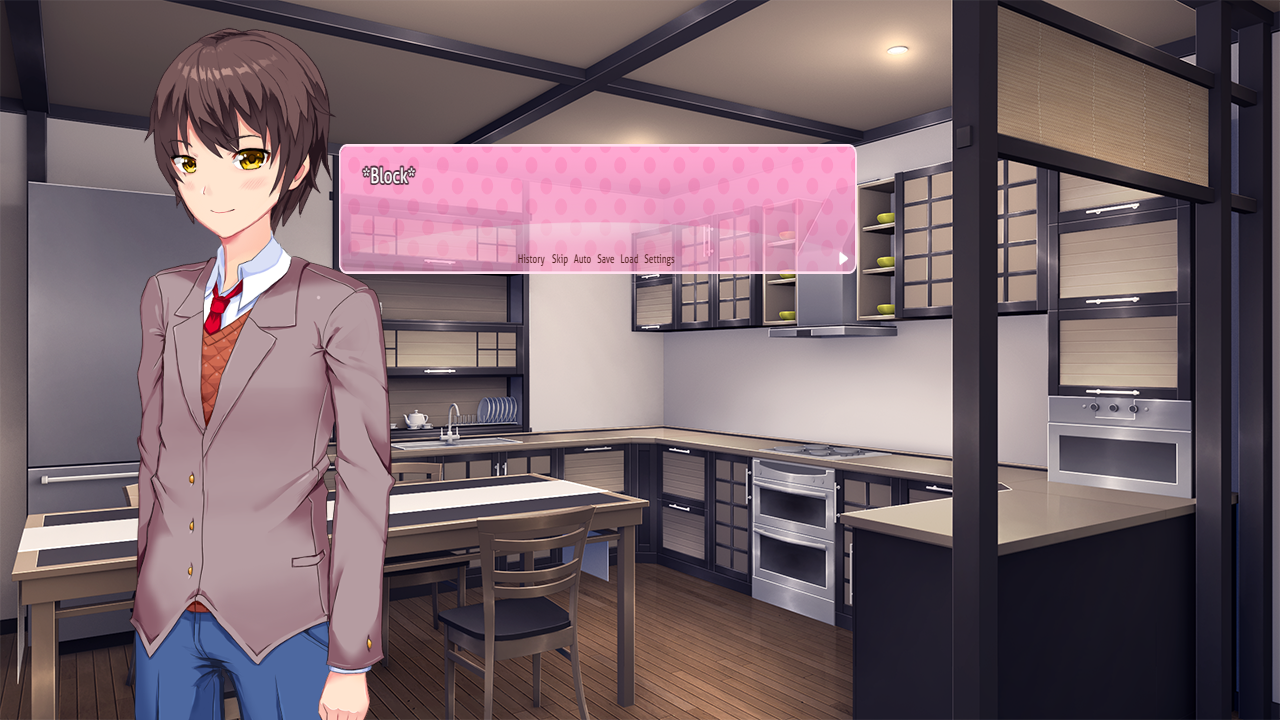Open the Settings menu
Screen dimensions: 1280x720
[x=661, y=258]
